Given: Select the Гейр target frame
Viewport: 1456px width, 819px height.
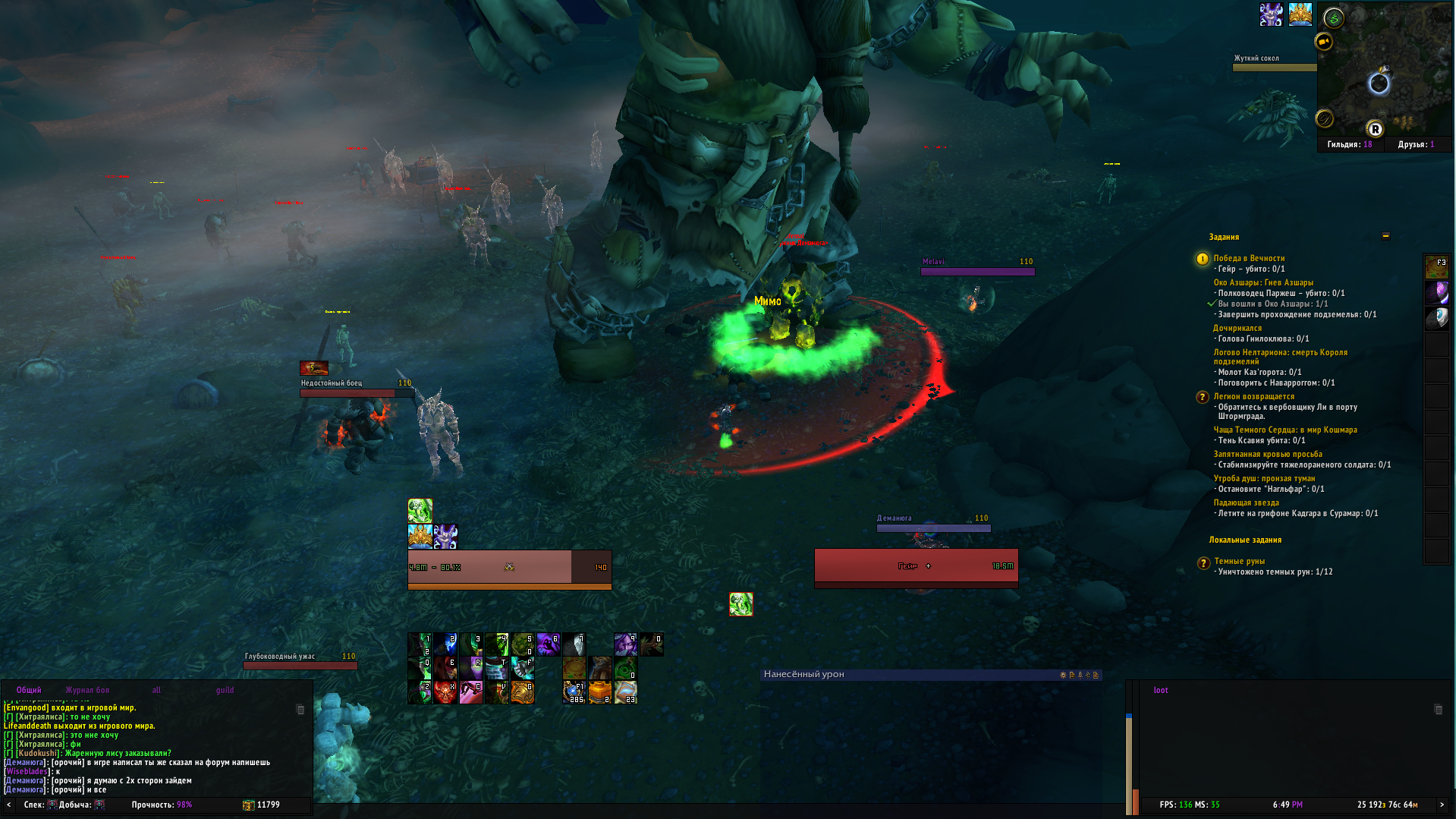Looking at the screenshot, I should tap(916, 565).
